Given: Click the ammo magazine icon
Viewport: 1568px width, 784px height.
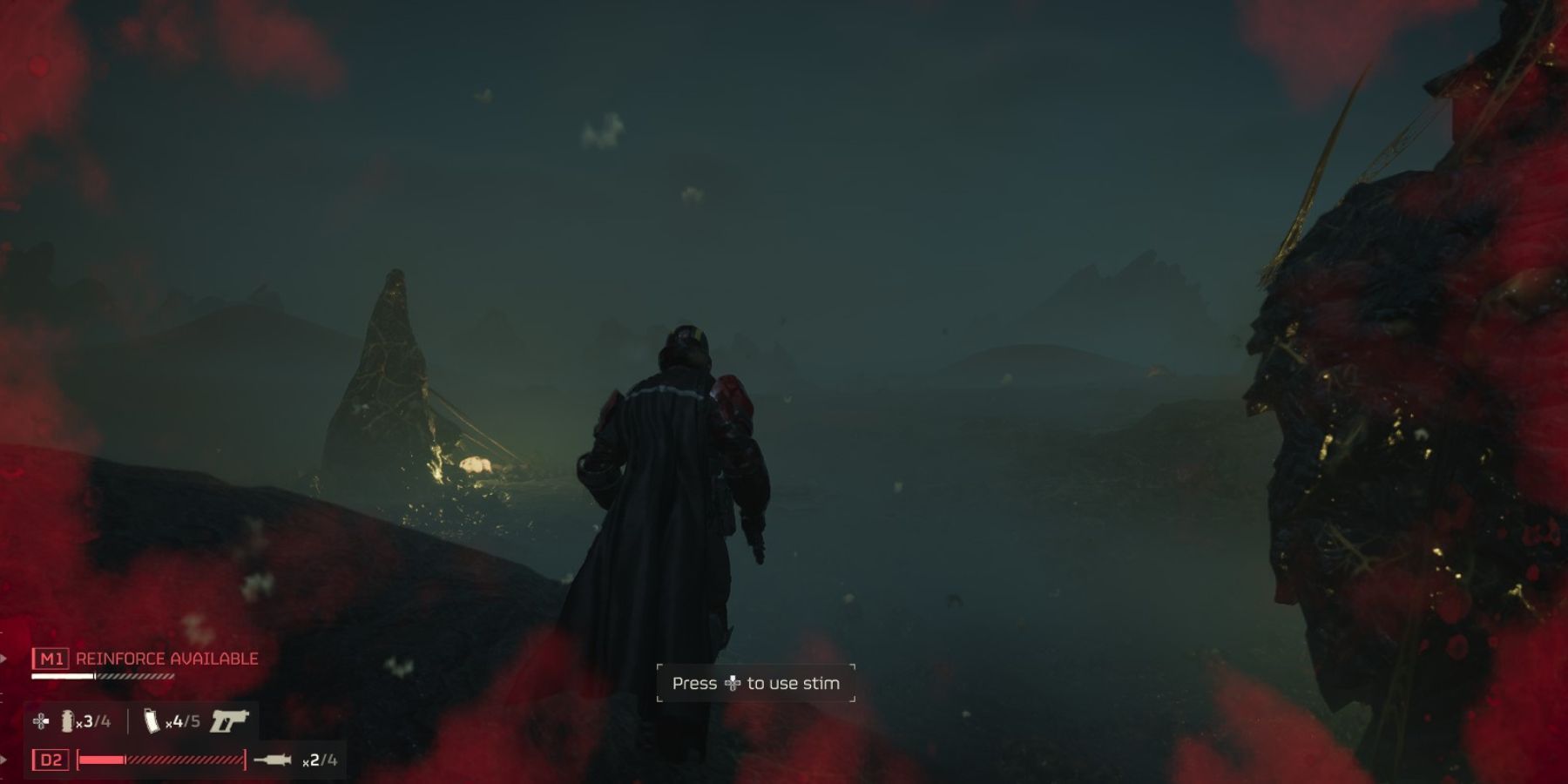Looking at the screenshot, I should [x=152, y=720].
